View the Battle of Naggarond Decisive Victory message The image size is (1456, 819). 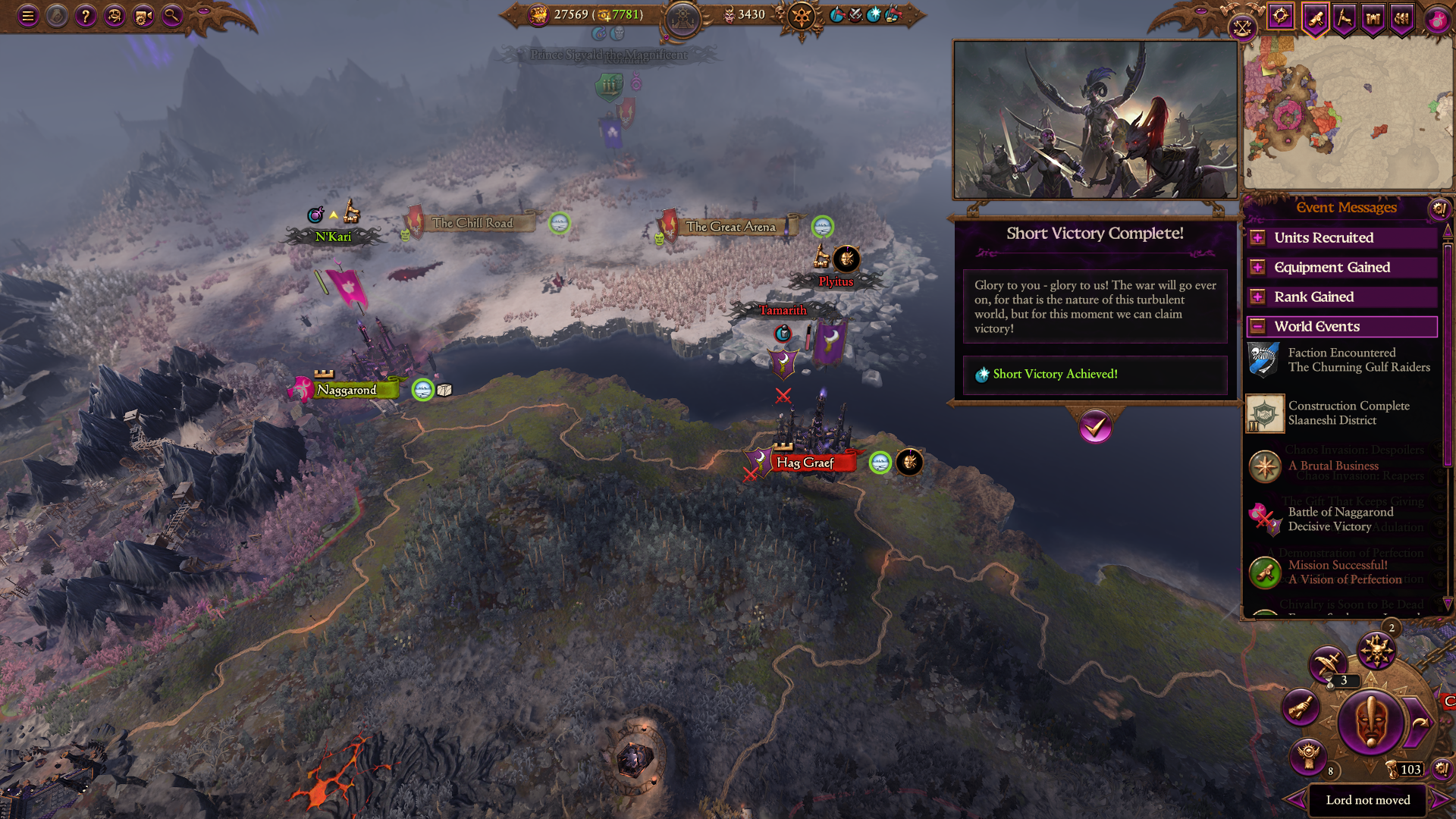(1339, 519)
